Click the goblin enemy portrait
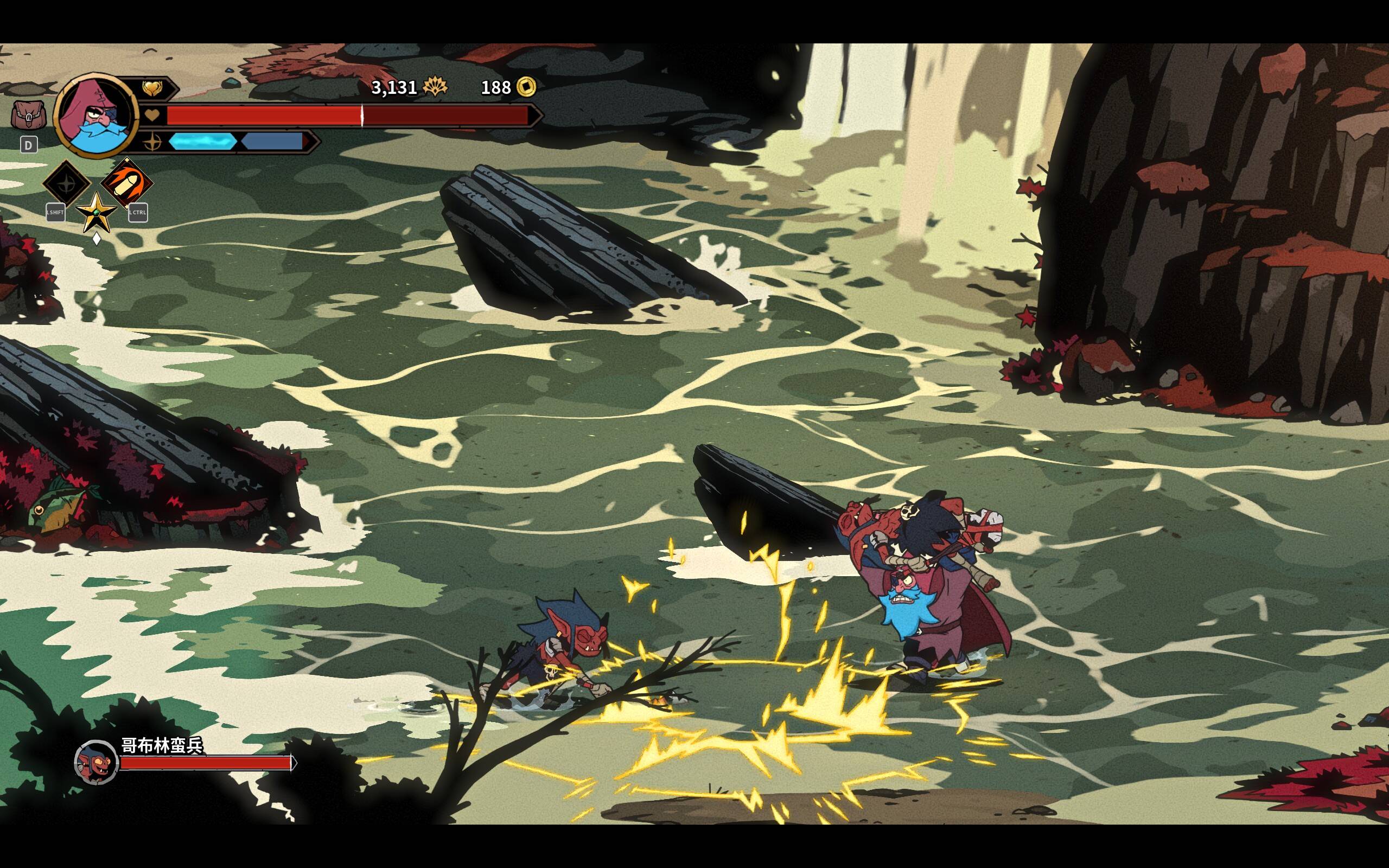1389x868 pixels. click(97, 762)
